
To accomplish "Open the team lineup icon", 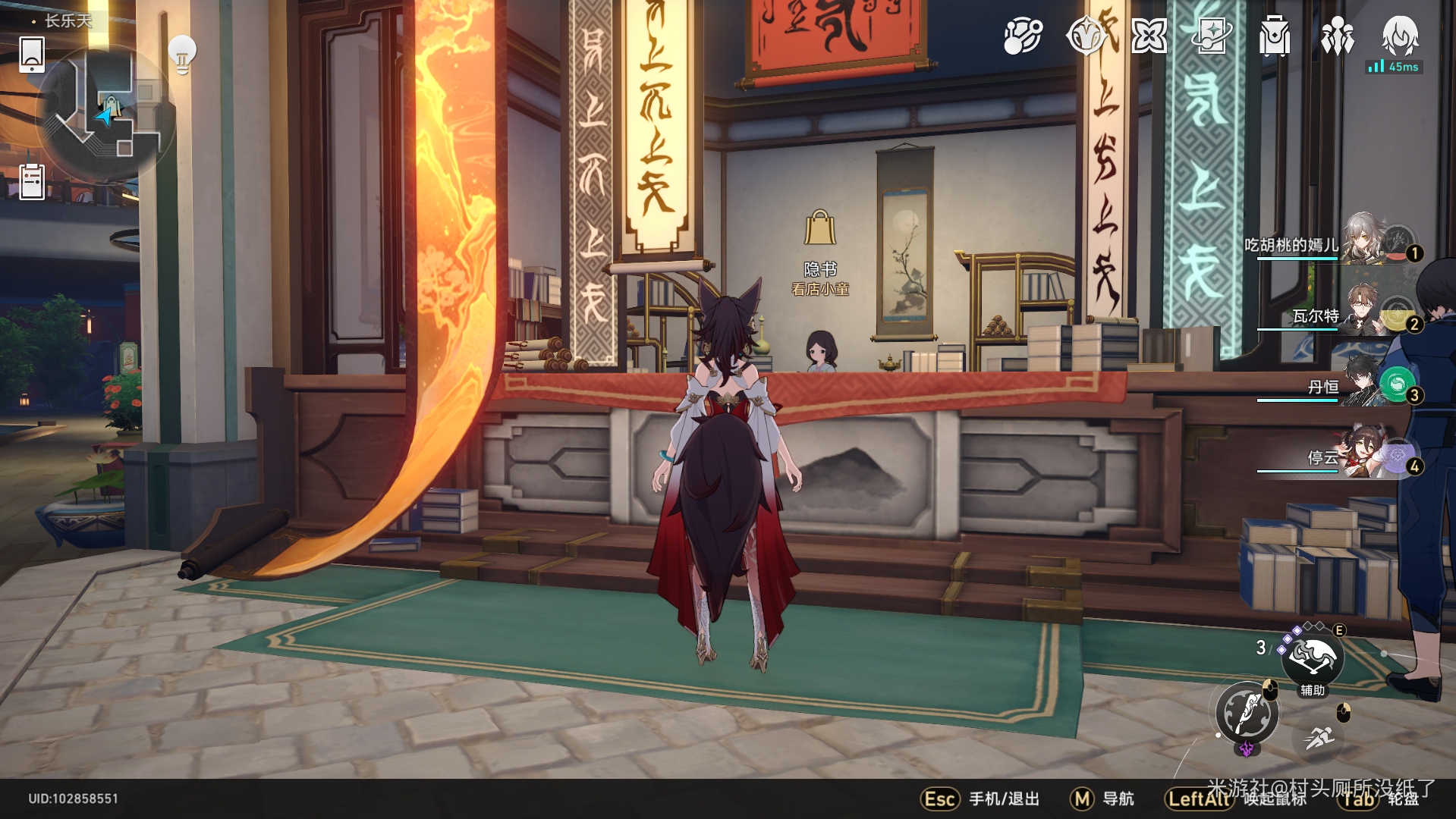I will 1337,36.
